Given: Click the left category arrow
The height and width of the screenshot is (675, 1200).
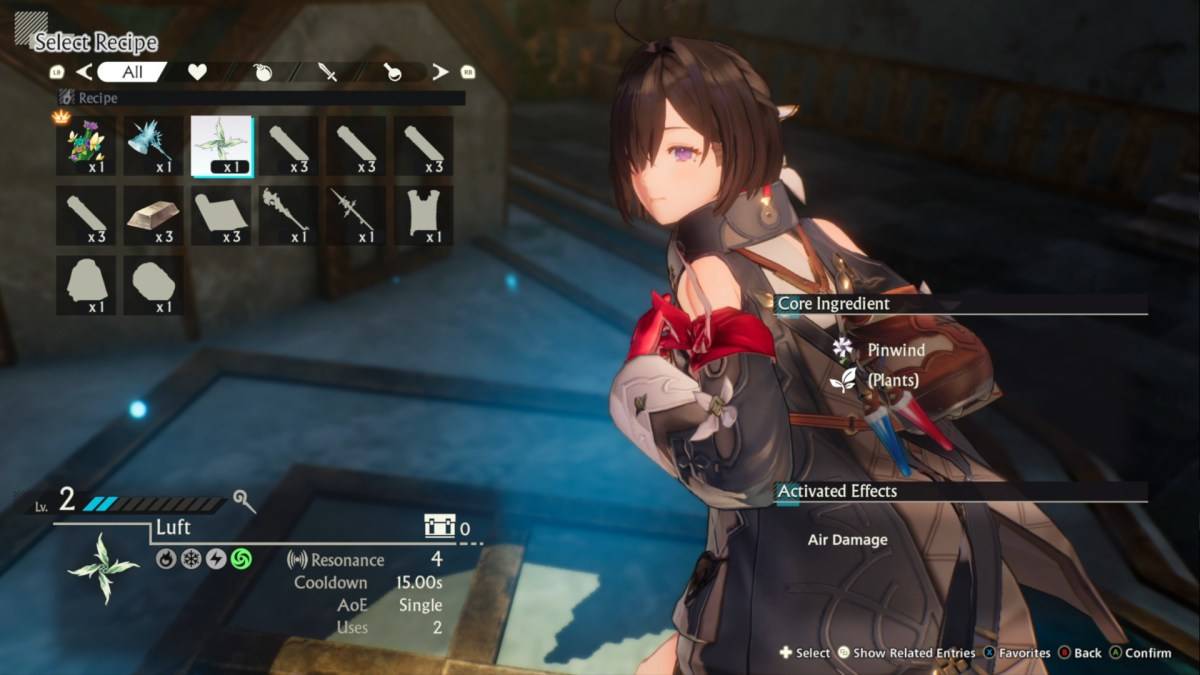Looking at the screenshot, I should (85, 72).
